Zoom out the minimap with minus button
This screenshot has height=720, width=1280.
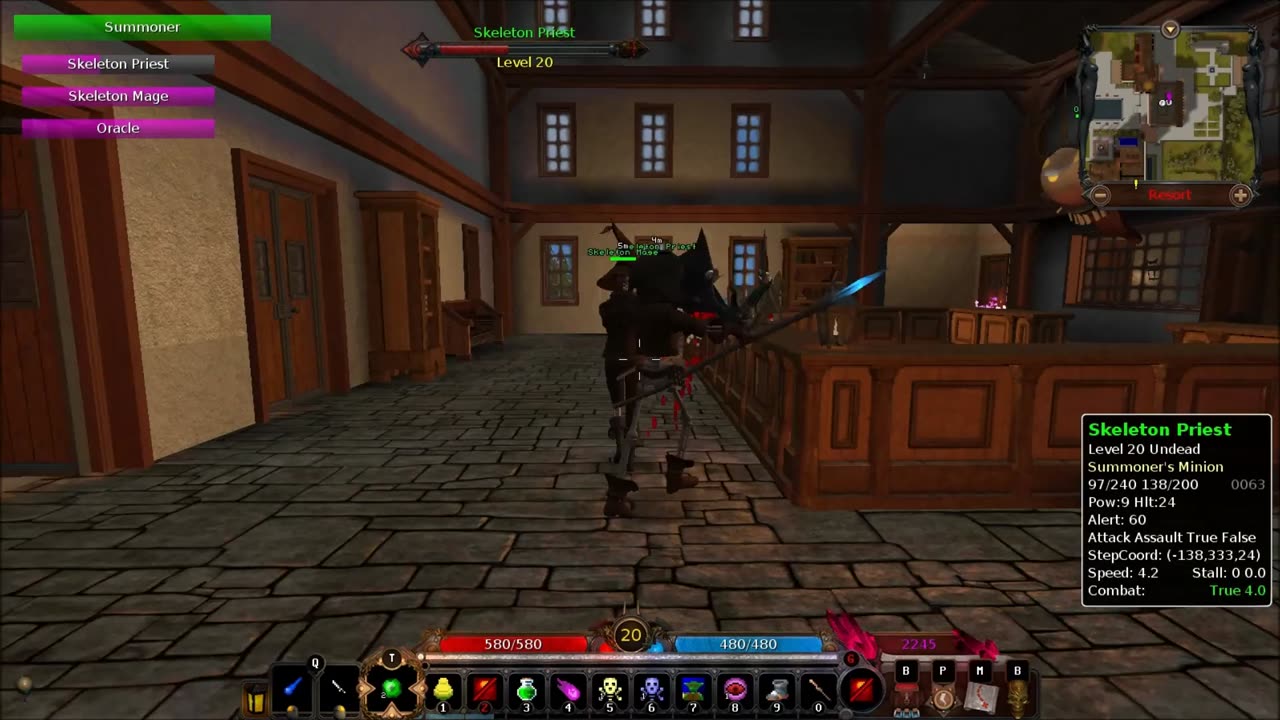click(x=1100, y=195)
